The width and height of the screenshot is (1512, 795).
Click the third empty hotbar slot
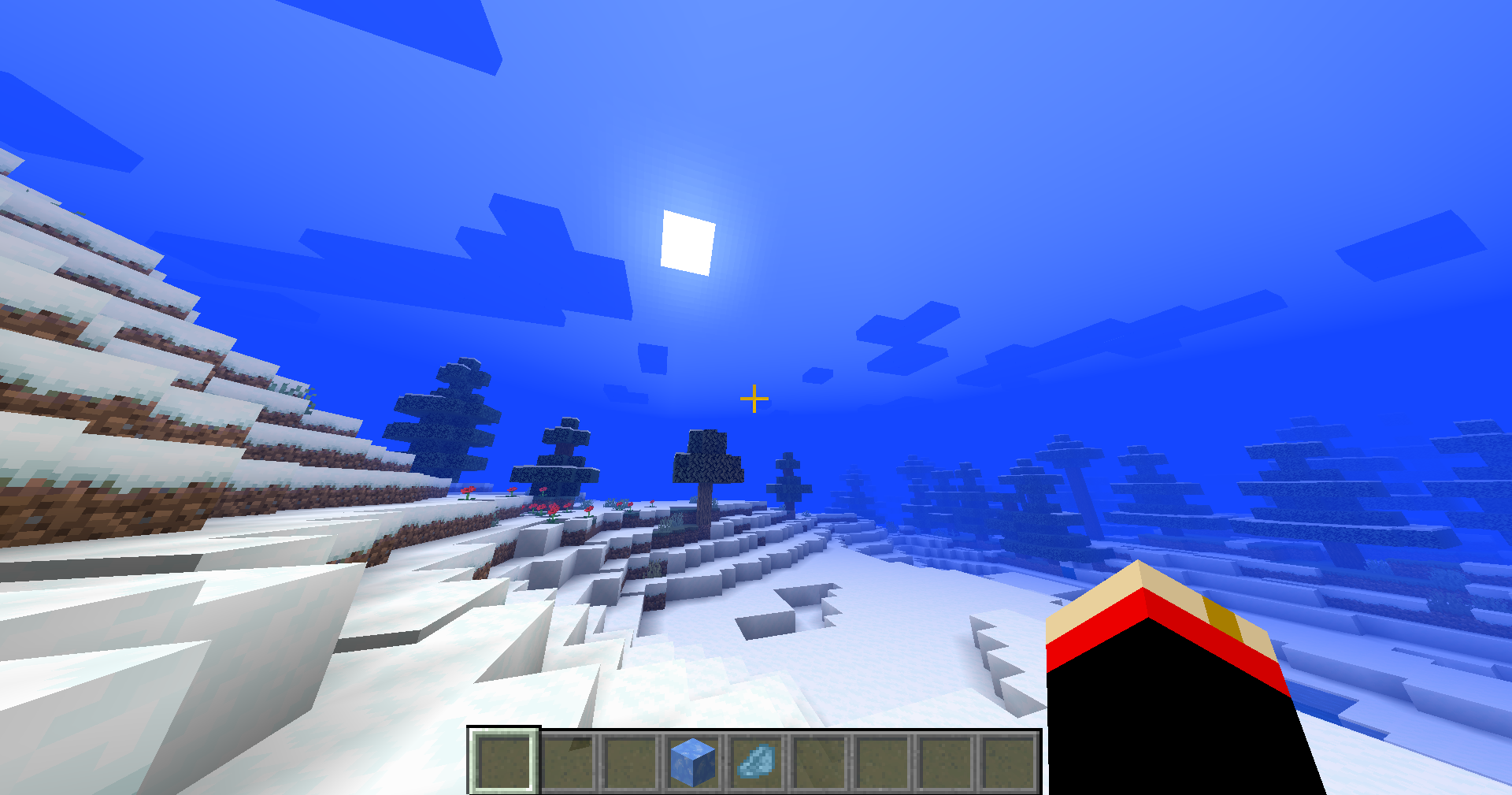632,760
